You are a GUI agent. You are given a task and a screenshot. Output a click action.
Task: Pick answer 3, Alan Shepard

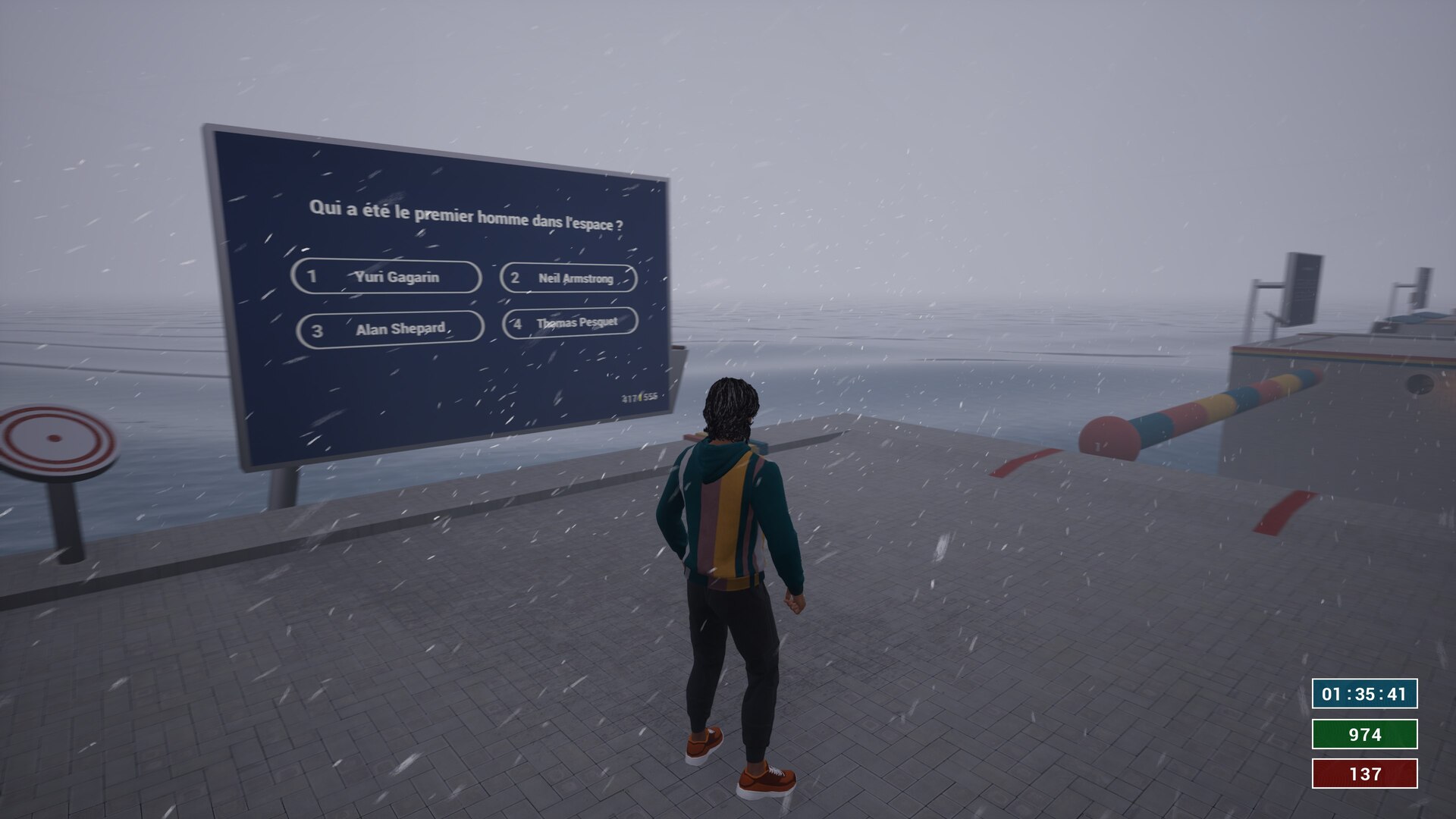tap(390, 329)
